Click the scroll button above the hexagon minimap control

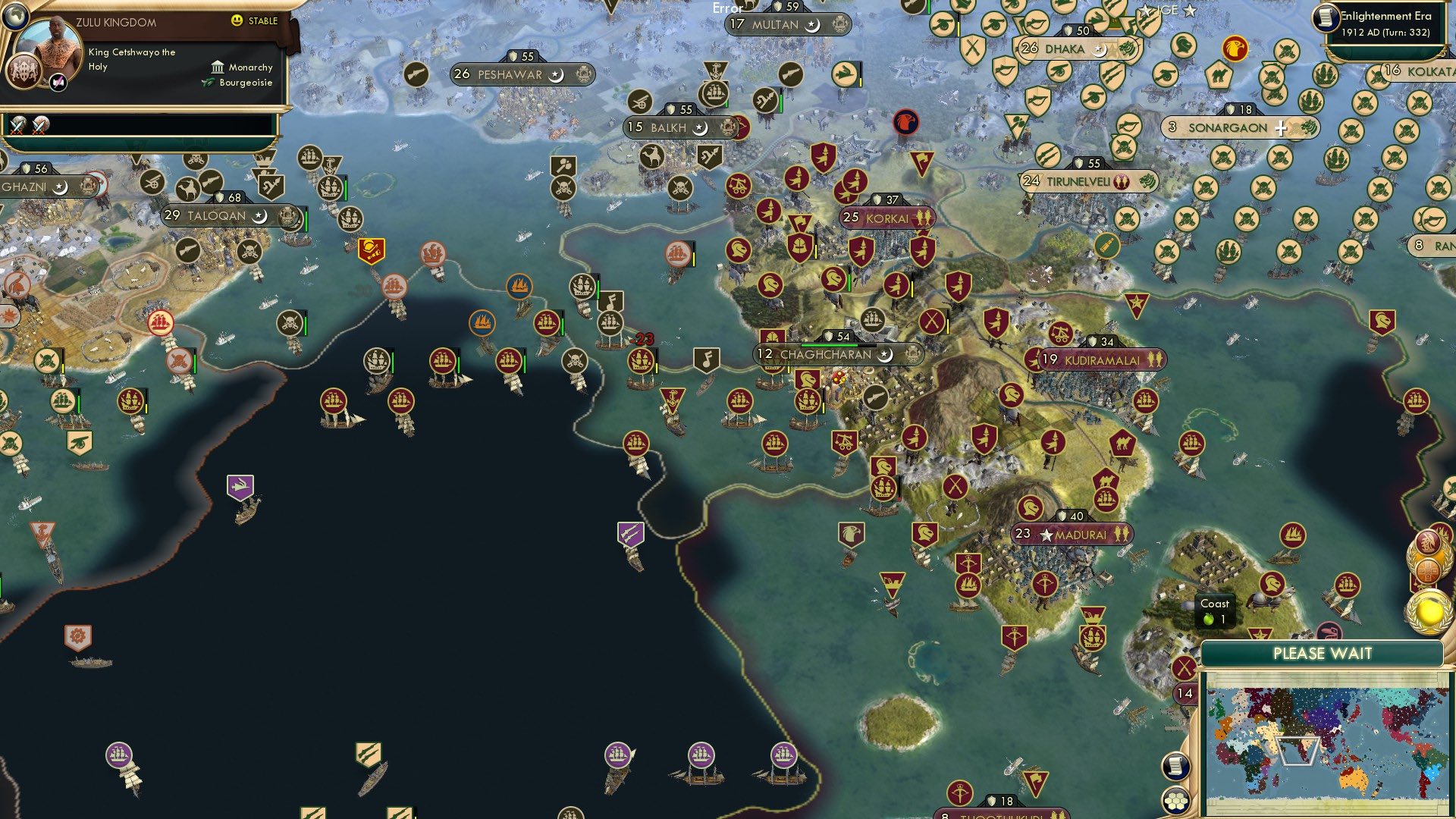pos(1174,767)
